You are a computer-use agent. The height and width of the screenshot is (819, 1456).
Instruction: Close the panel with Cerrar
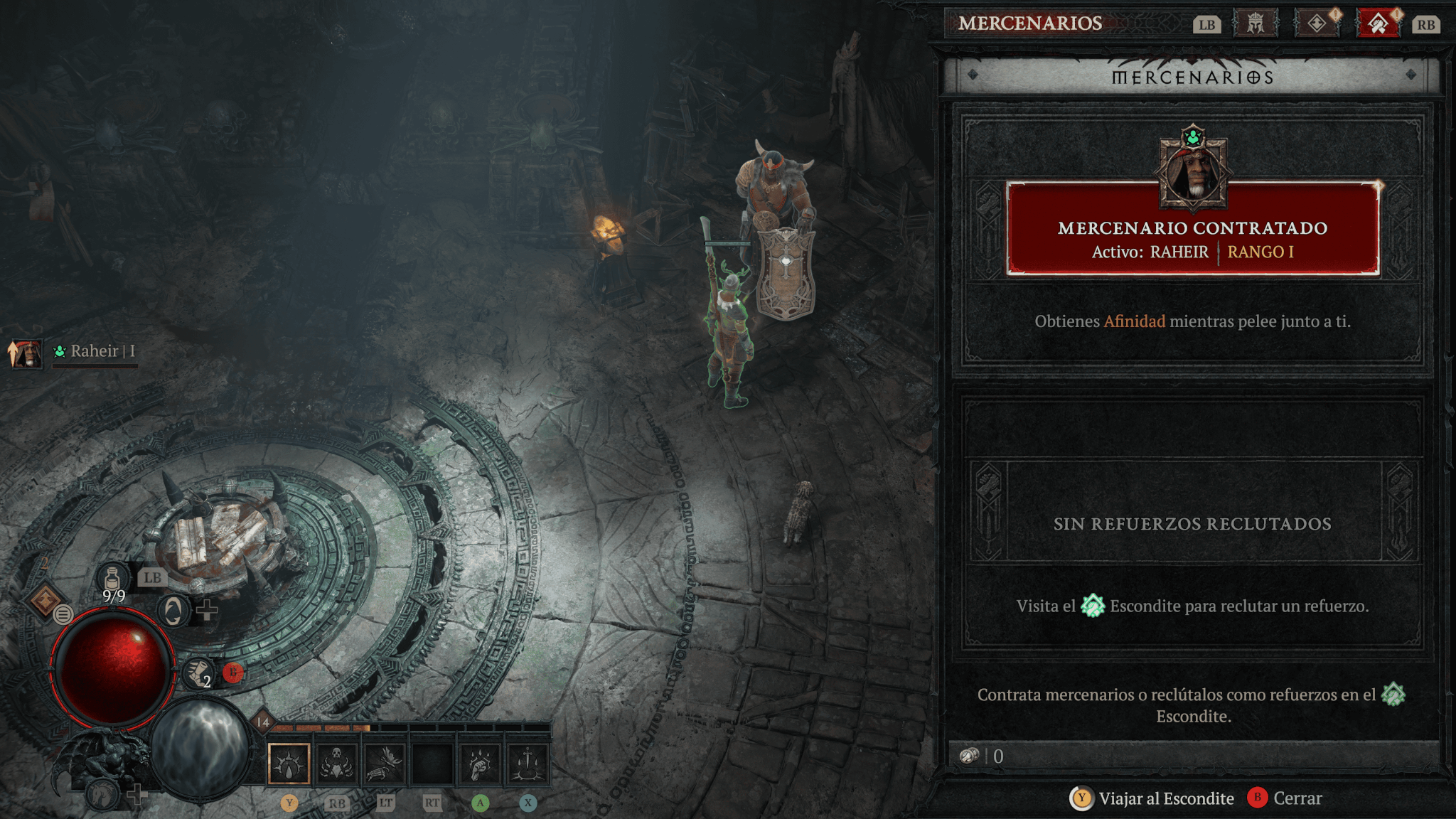point(1285,798)
